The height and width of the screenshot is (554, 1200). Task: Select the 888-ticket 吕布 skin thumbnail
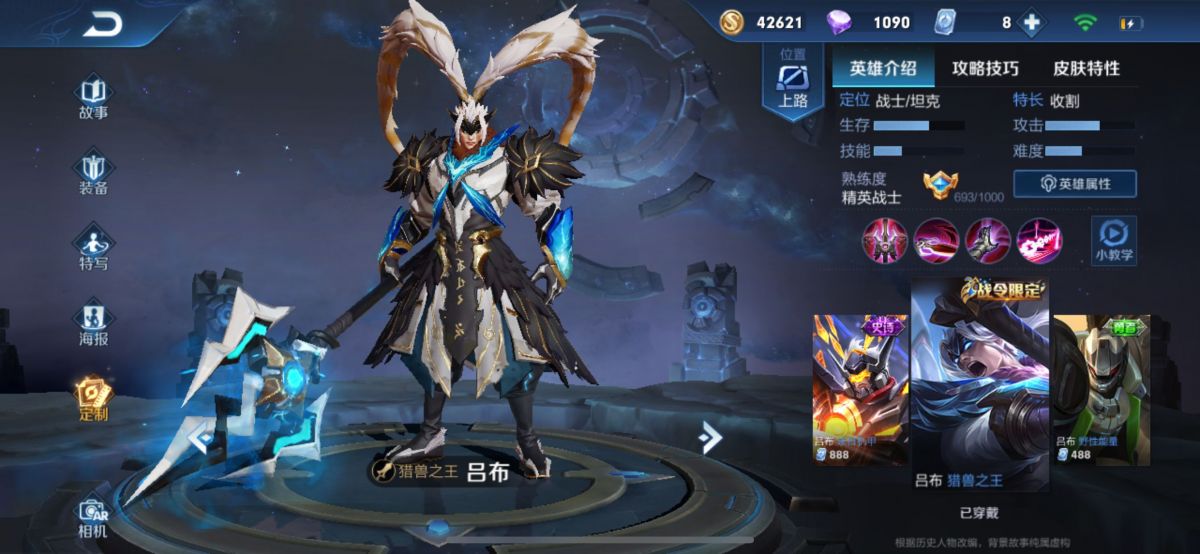click(x=859, y=388)
